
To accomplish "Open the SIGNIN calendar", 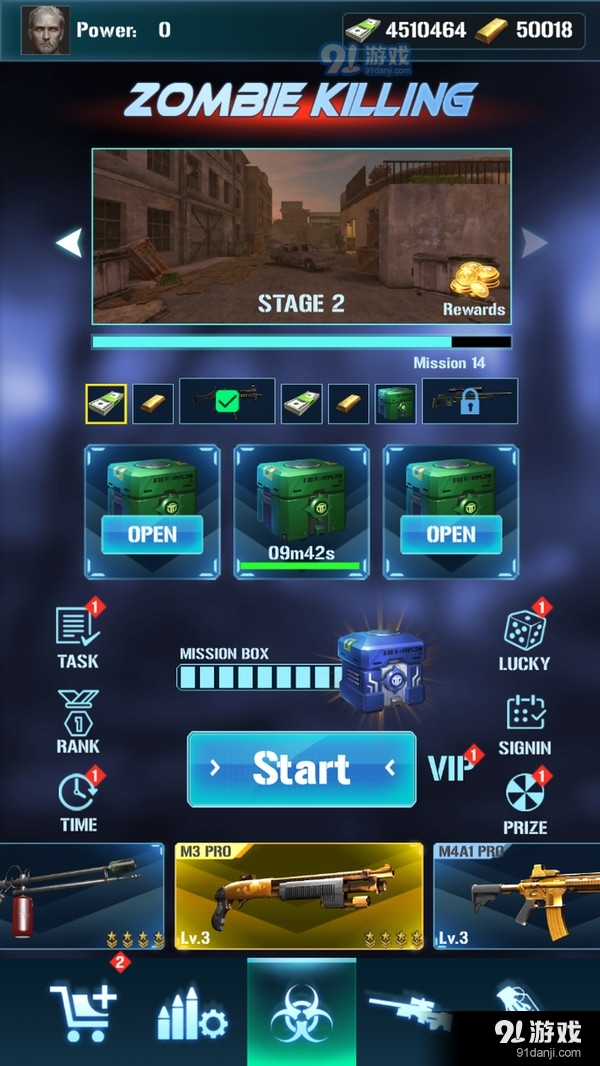I will click(525, 723).
